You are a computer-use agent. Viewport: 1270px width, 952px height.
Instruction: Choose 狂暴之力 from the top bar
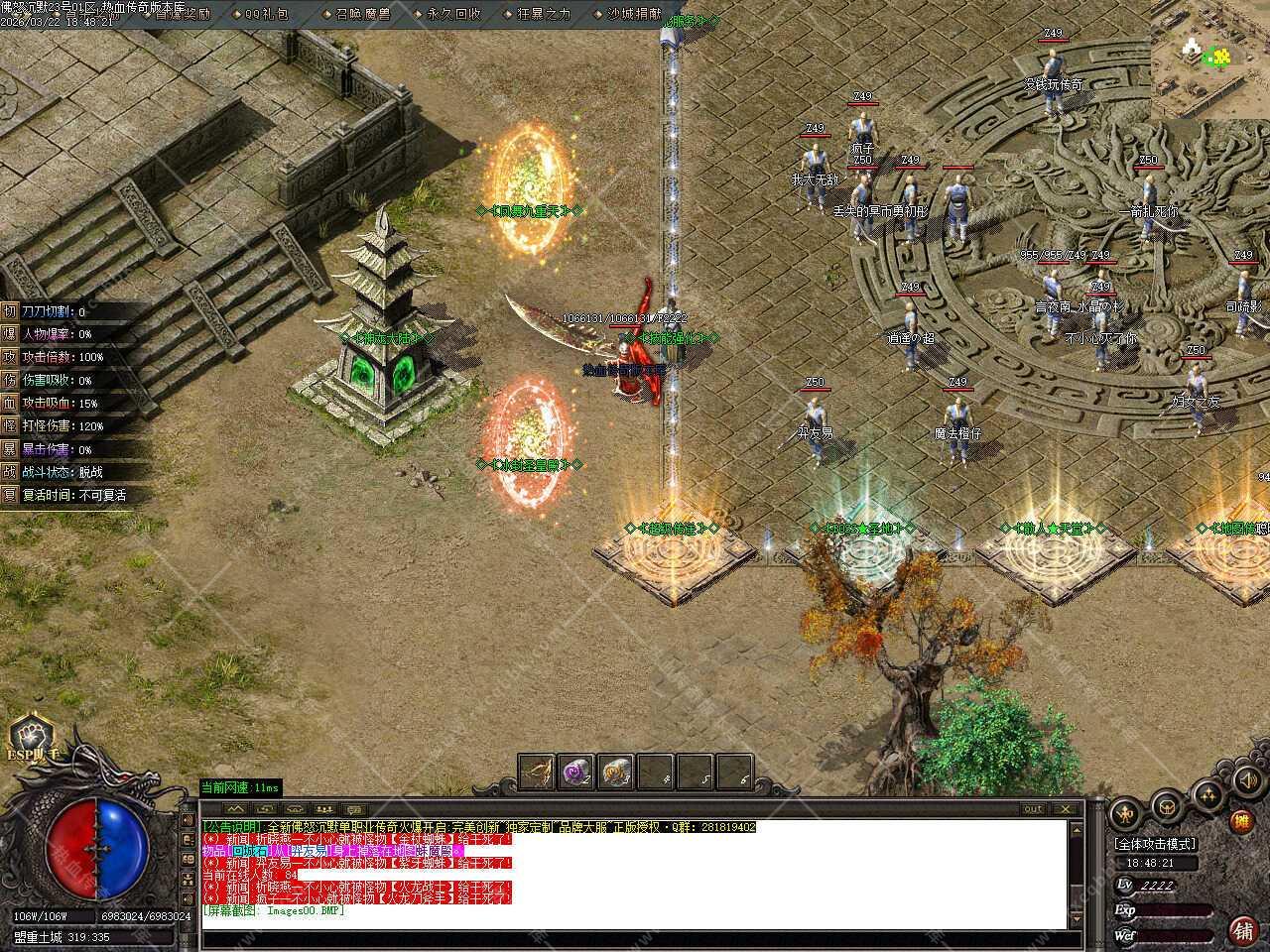[544, 14]
